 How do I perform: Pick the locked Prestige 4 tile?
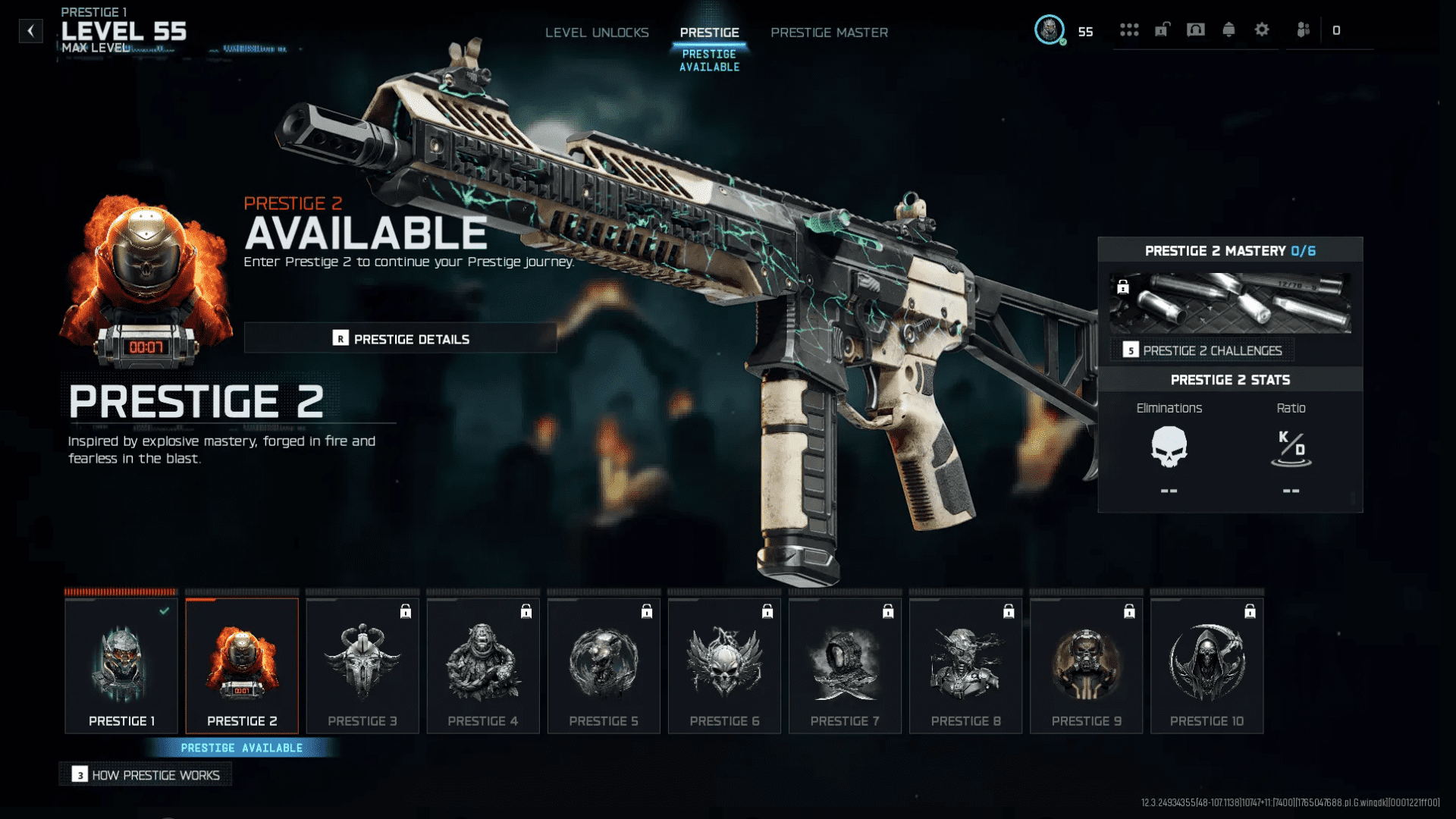tap(483, 666)
